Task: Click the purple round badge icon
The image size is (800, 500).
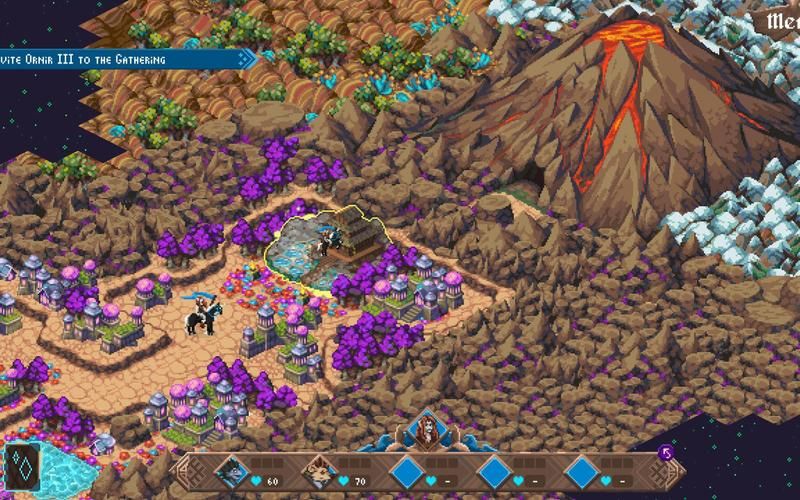Action: click(x=665, y=455)
